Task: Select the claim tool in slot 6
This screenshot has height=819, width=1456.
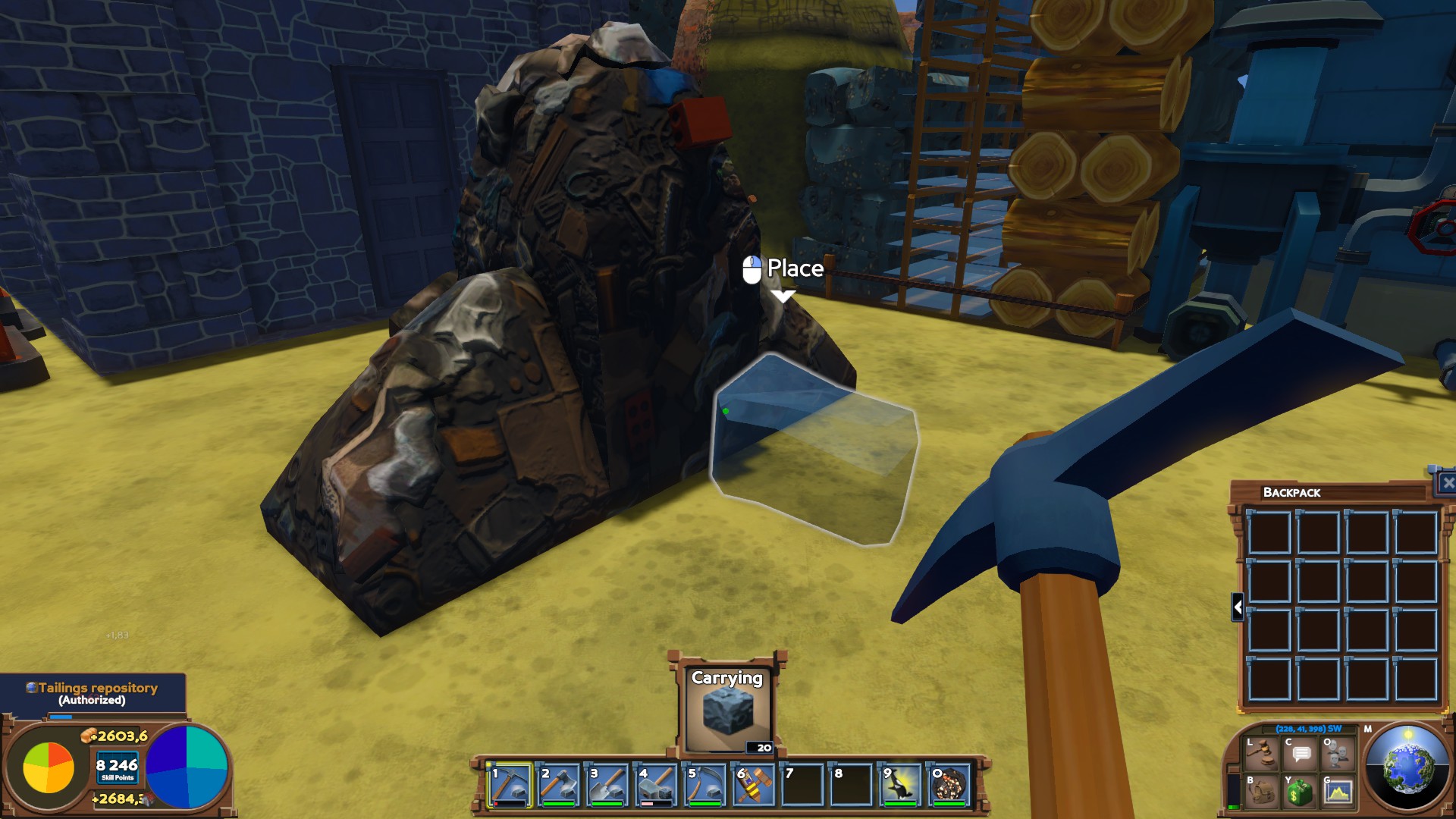Action: click(755, 784)
